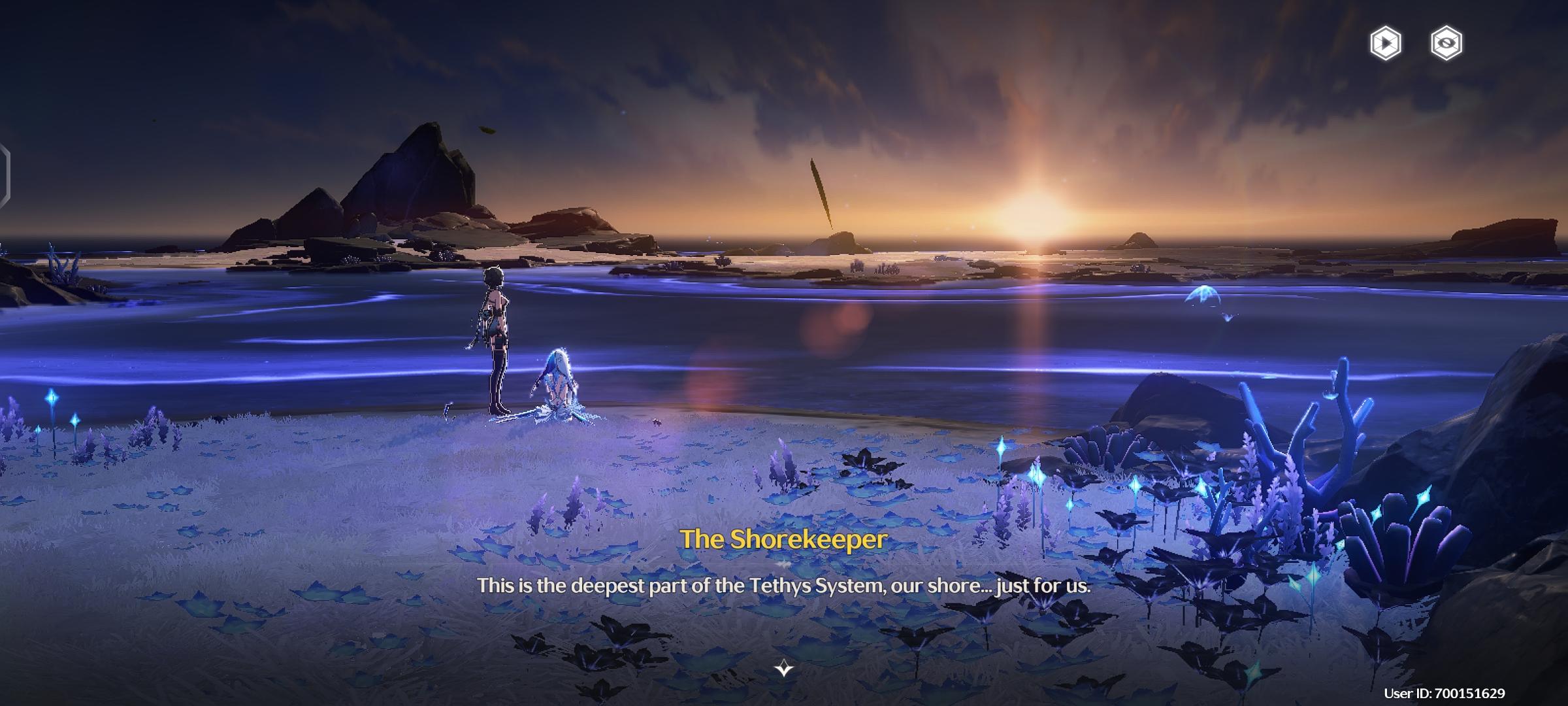This screenshot has height=706, width=1568.
Task: Advance the Tethys System dialogue line
Action: 783,586
